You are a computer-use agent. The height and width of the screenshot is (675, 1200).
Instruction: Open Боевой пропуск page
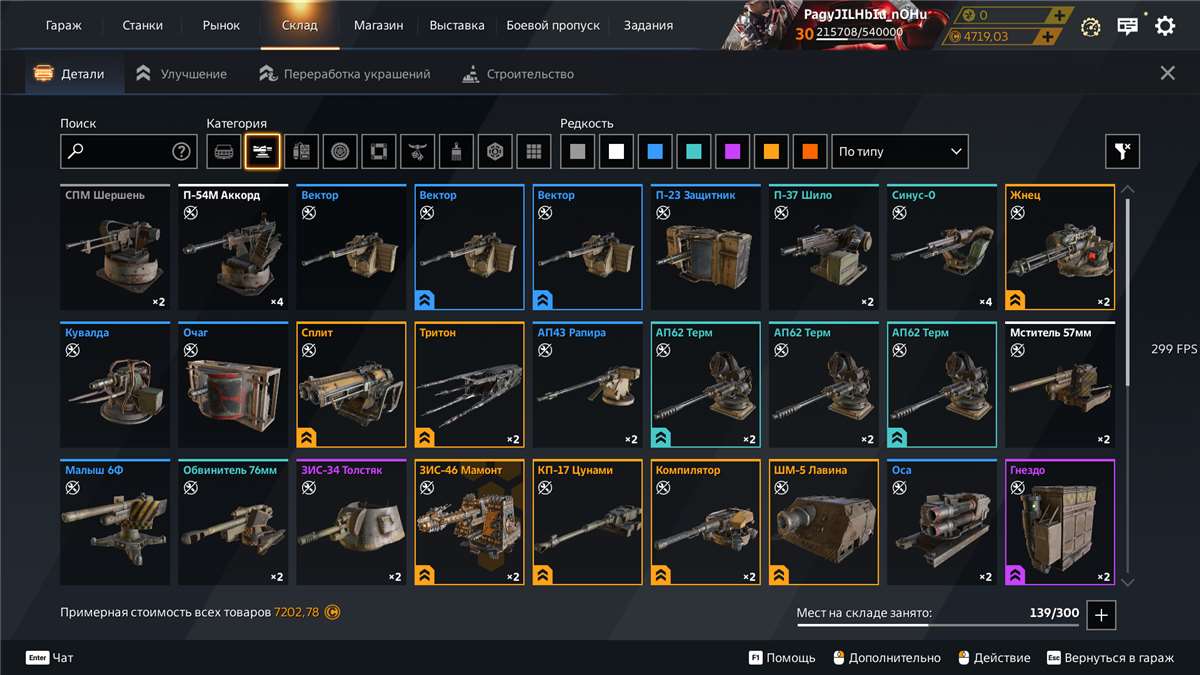553,25
